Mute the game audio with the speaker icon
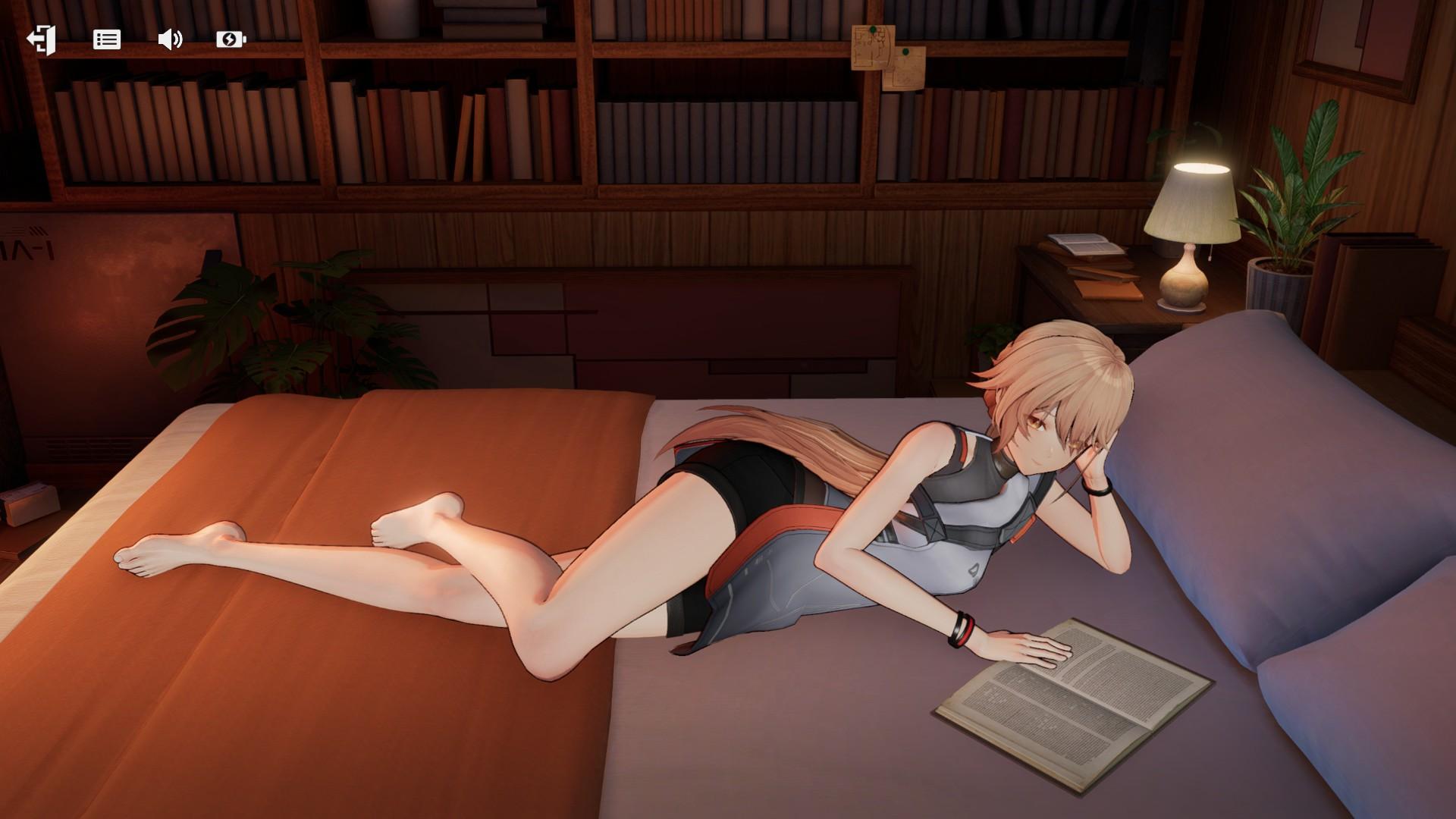Image resolution: width=1456 pixels, height=819 pixels. (x=171, y=39)
